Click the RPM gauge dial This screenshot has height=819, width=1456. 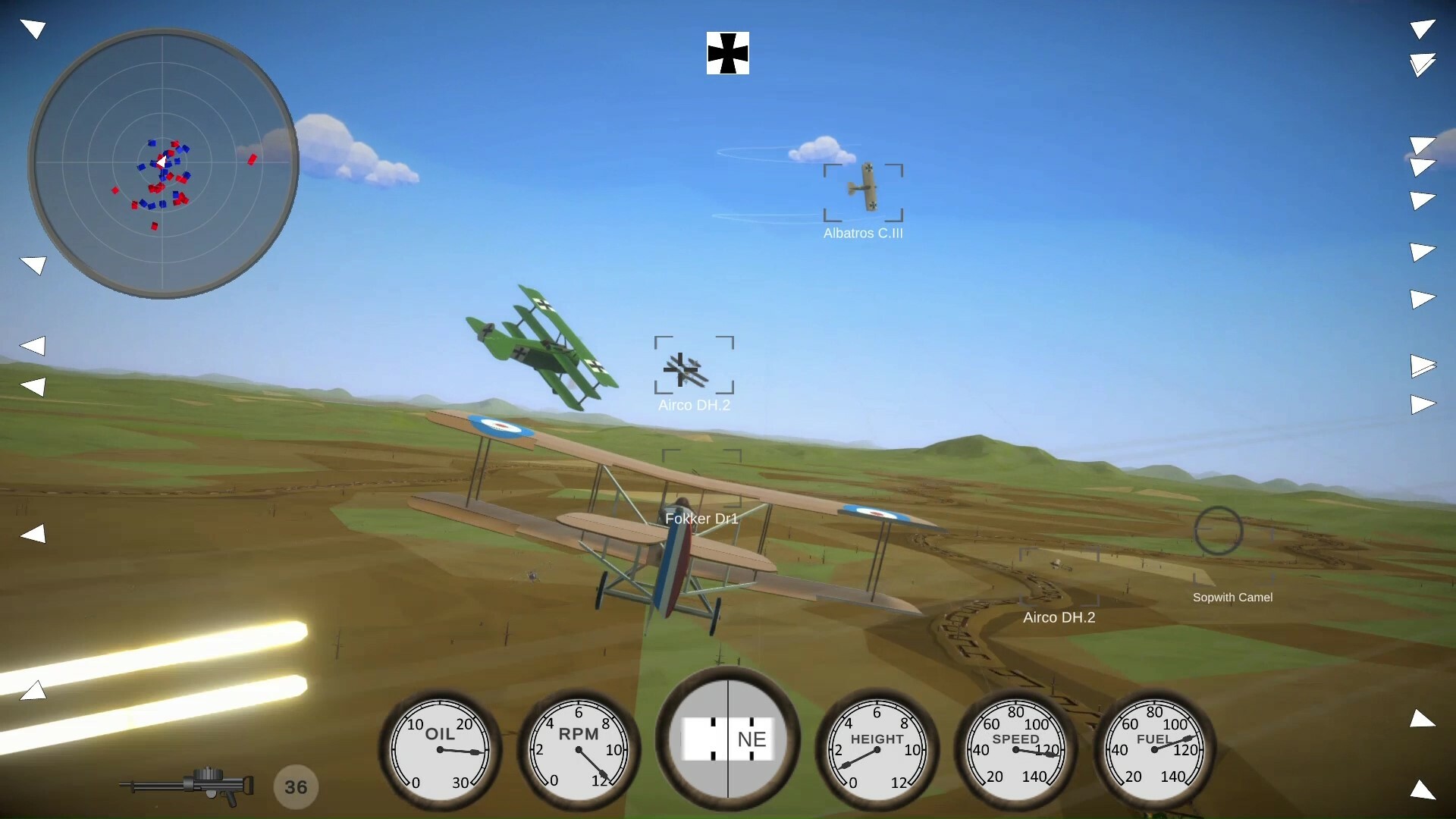point(579,751)
